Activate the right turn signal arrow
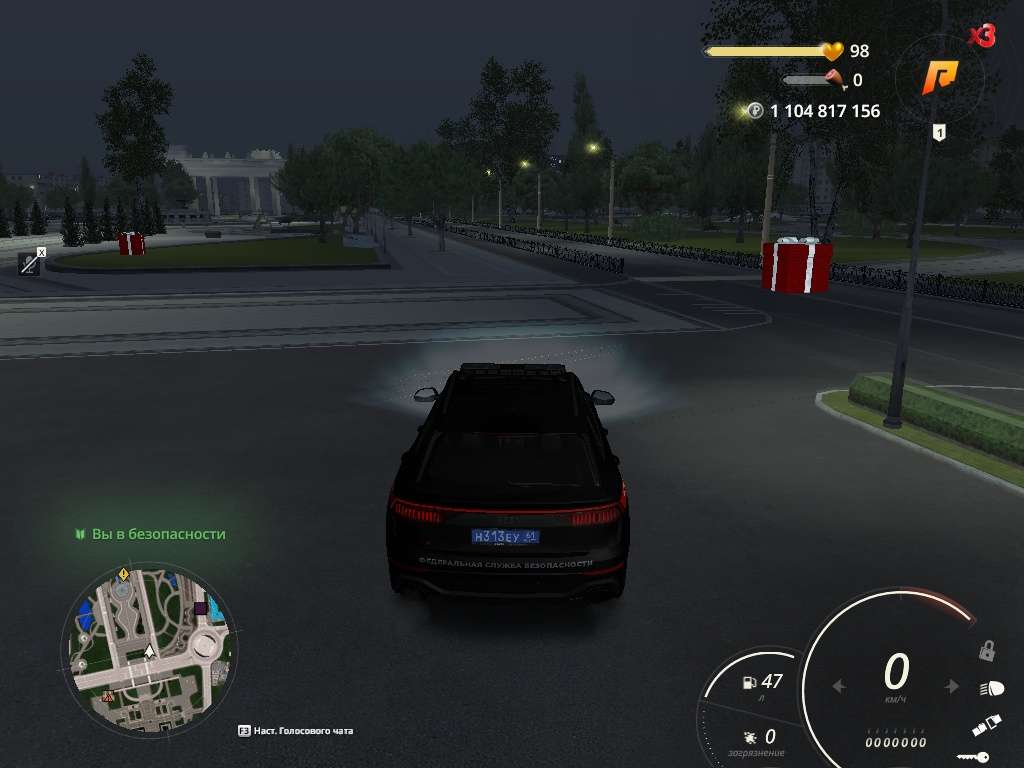 [x=953, y=687]
